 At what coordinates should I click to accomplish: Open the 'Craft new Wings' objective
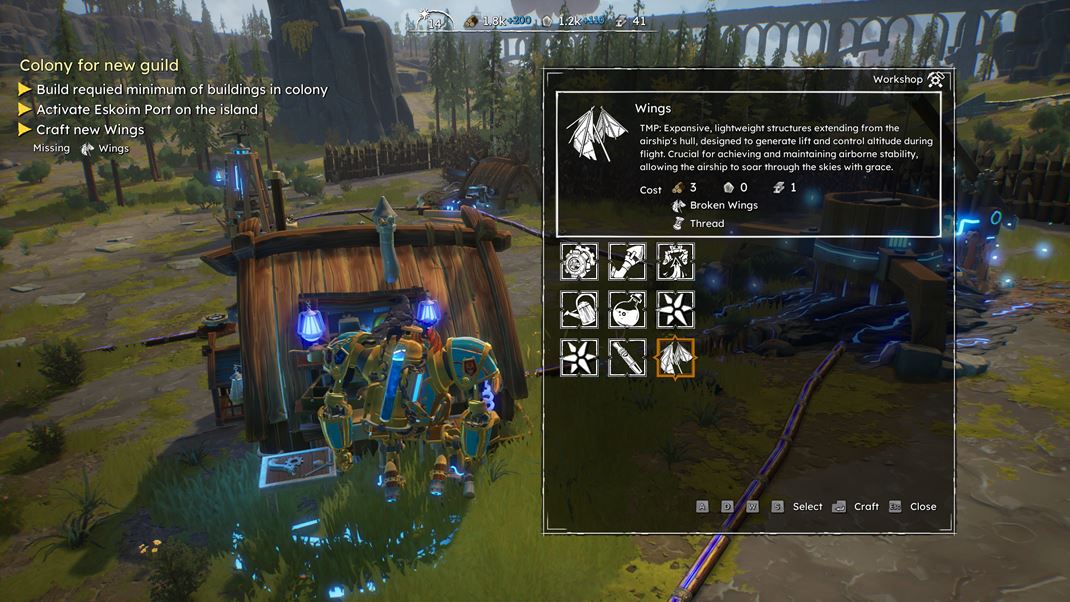coord(90,130)
